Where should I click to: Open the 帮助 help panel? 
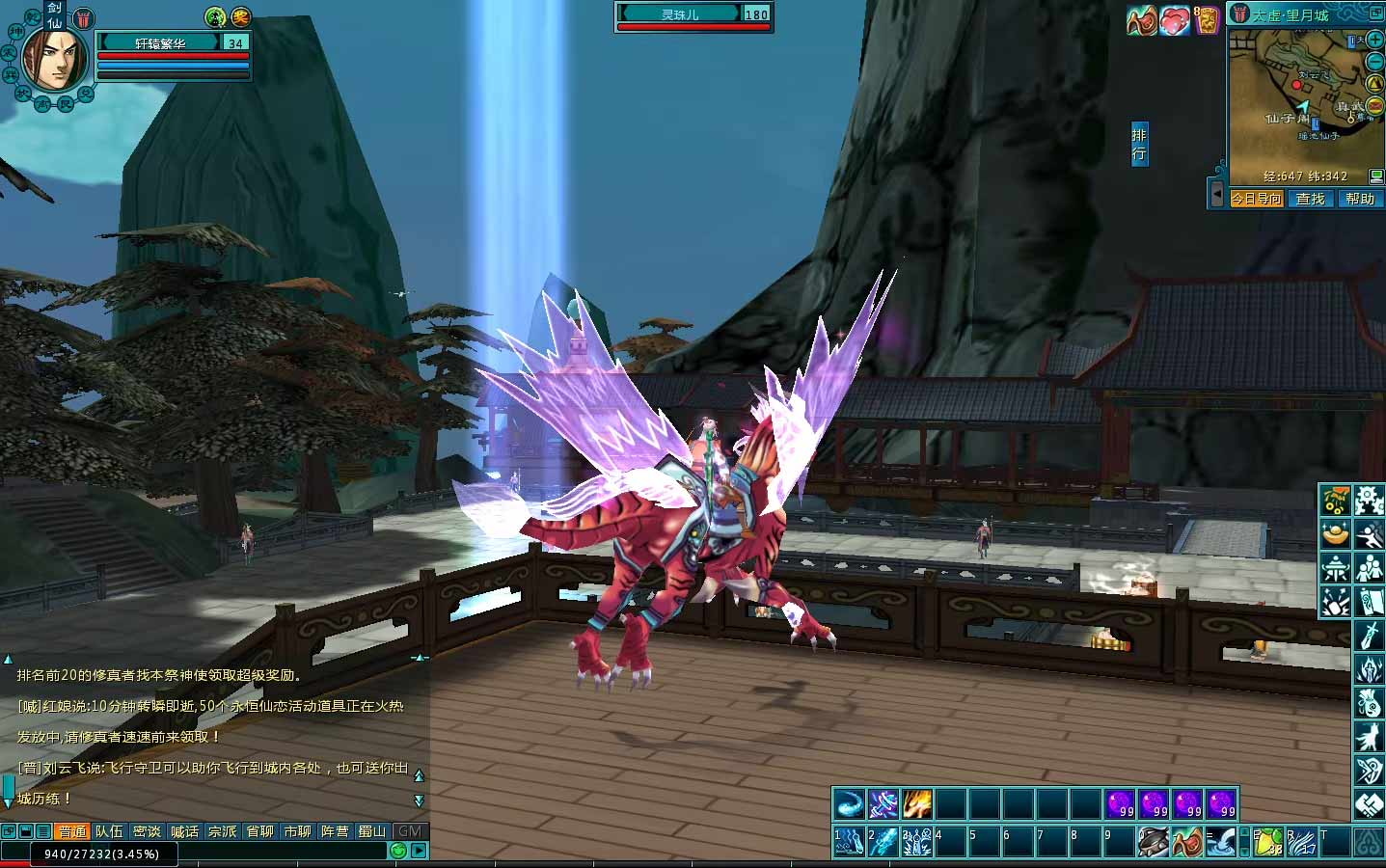[x=1359, y=199]
